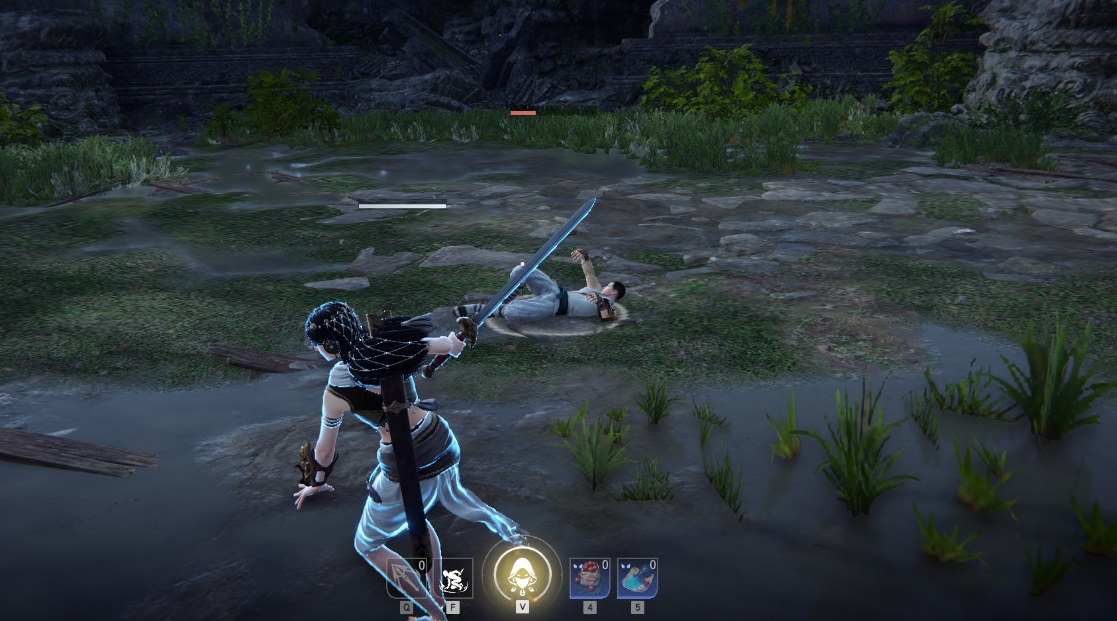
Task: Select the arrow skill slot
Action: point(407,578)
